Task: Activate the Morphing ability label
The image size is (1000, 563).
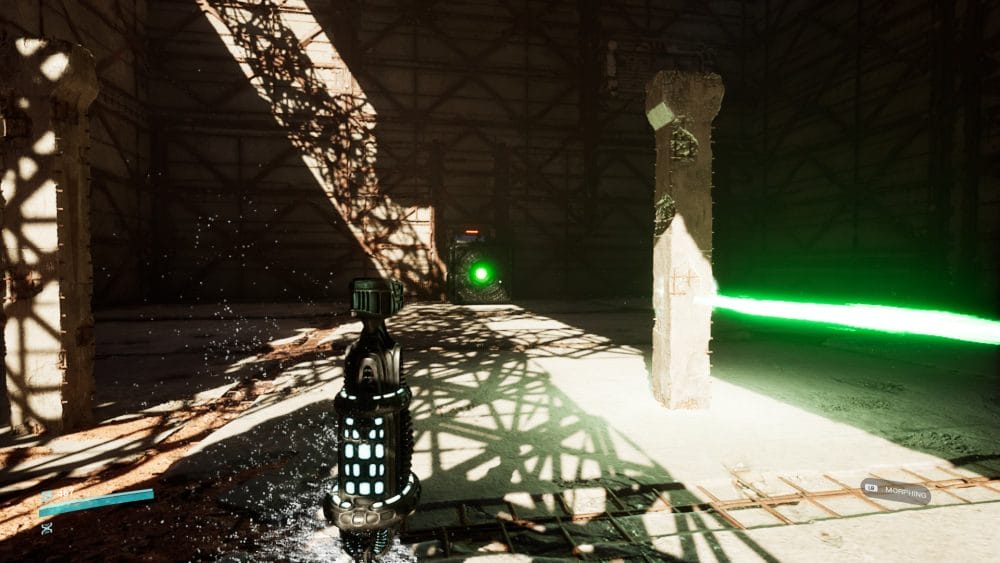Action: [x=896, y=491]
